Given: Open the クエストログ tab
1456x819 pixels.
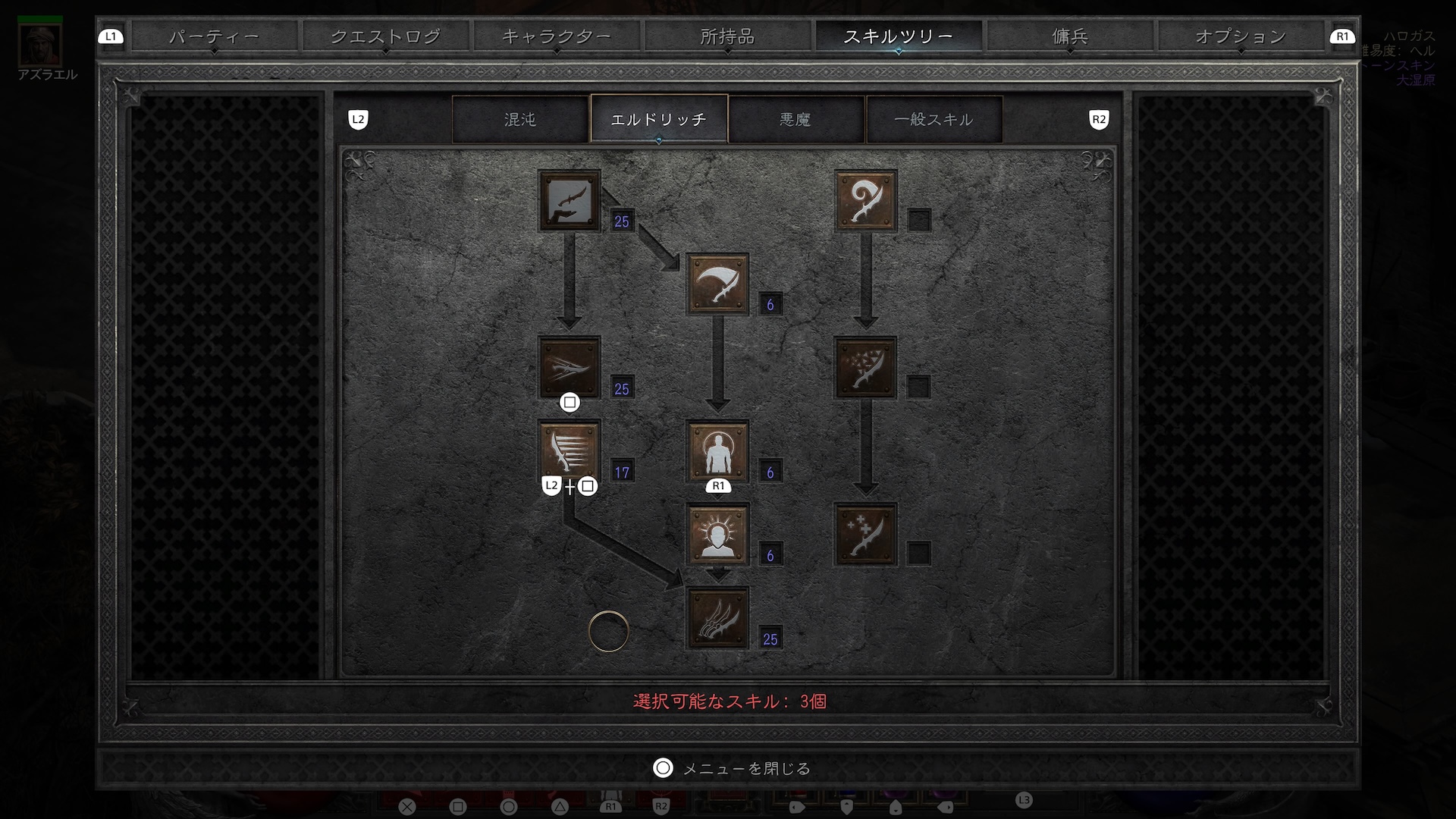Looking at the screenshot, I should pyautogui.click(x=385, y=36).
